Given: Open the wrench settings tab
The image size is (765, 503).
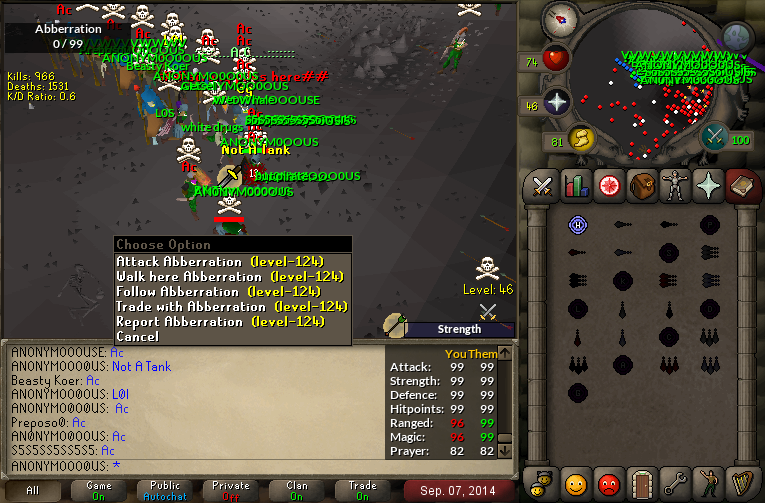Looking at the screenshot, I should tap(674, 483).
